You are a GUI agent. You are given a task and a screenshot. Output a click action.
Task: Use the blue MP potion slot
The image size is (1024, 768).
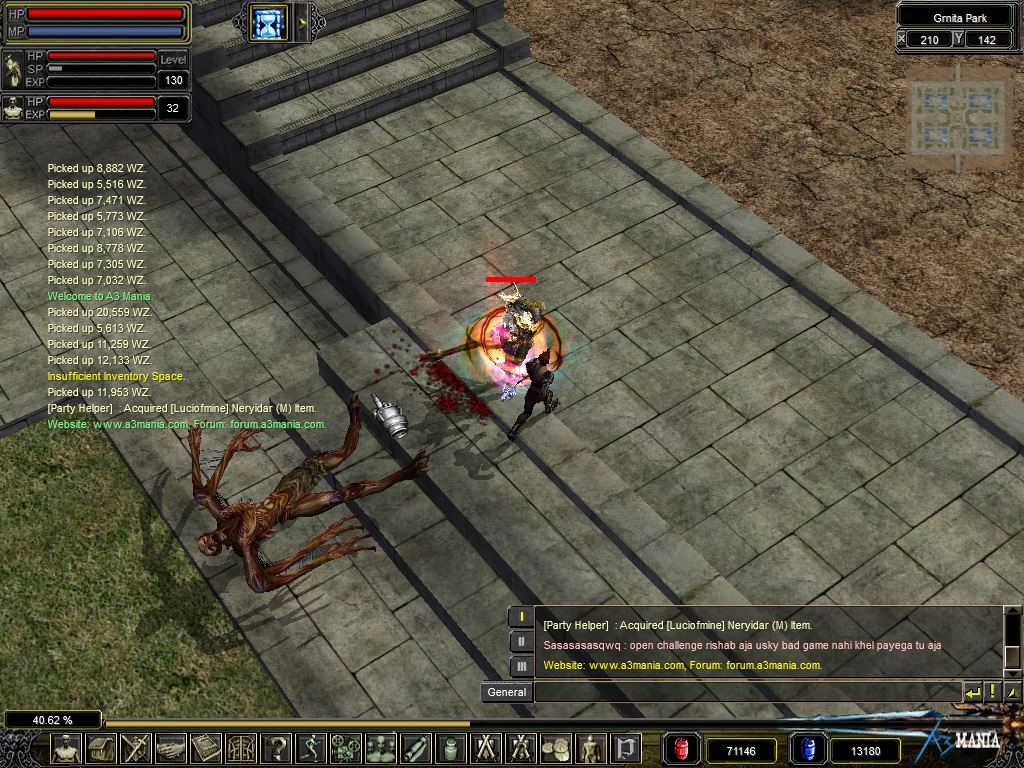point(807,748)
